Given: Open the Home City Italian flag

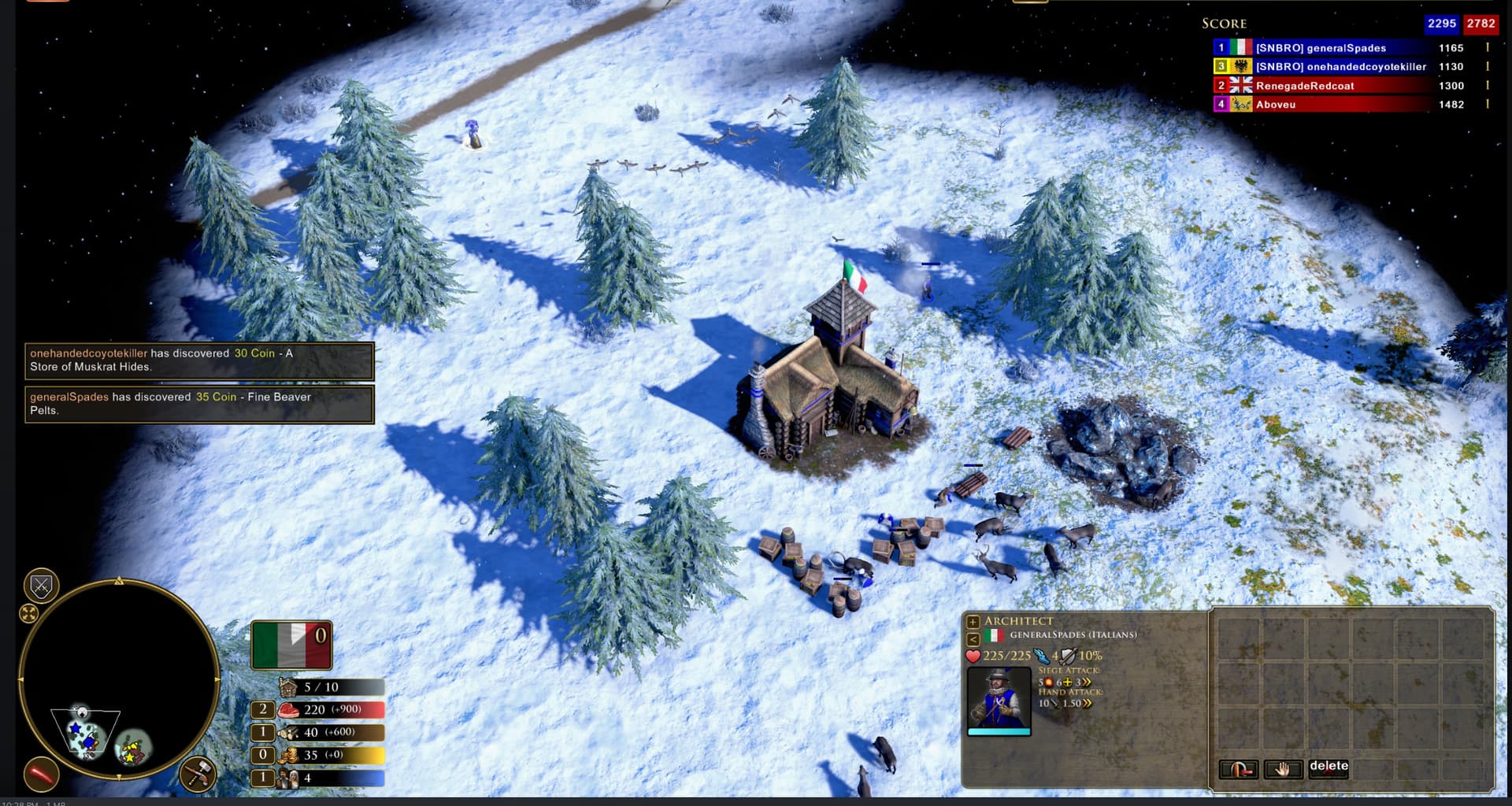Looking at the screenshot, I should click(291, 645).
